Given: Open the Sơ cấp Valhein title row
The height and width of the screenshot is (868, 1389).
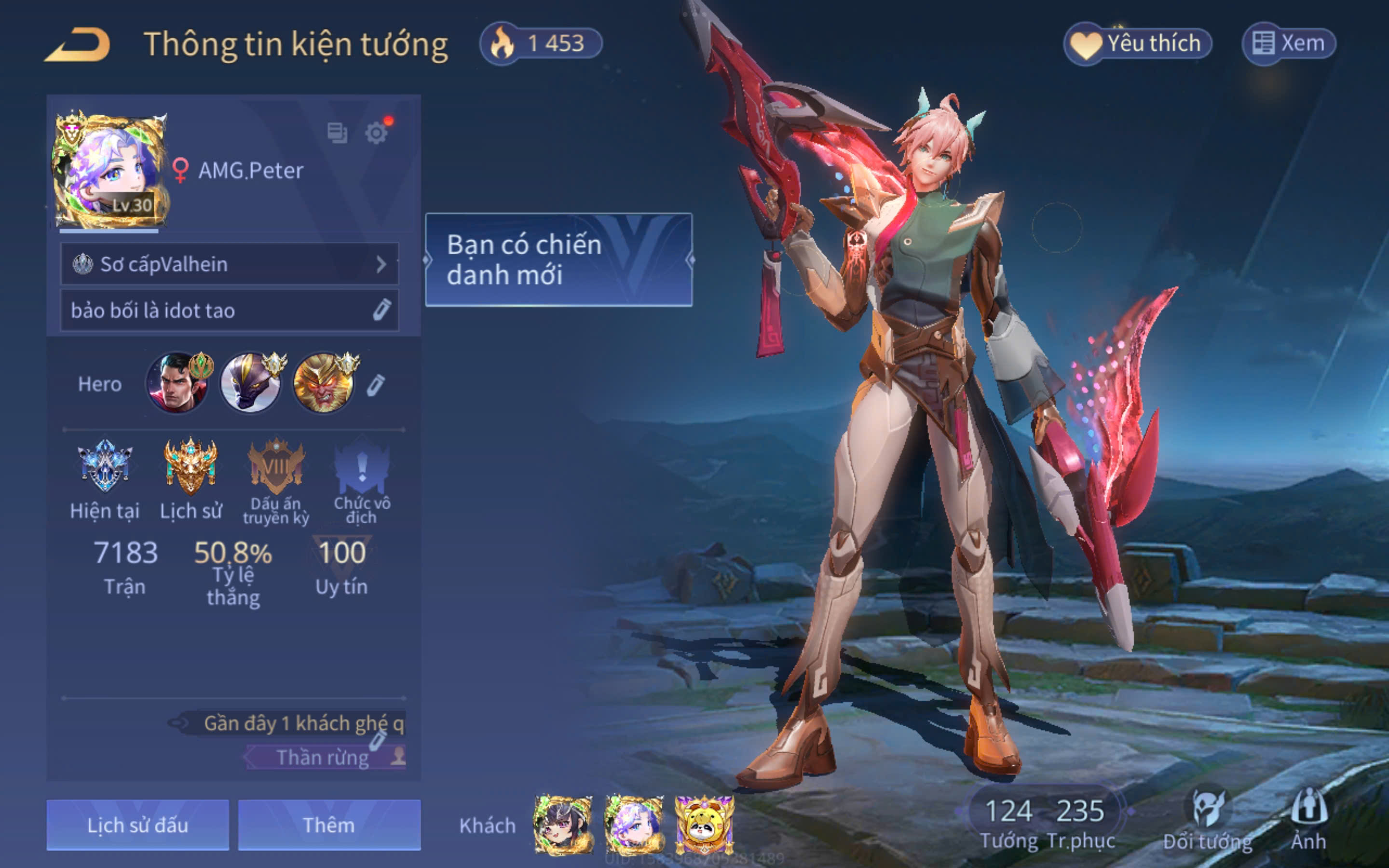Looking at the screenshot, I should [230, 264].
